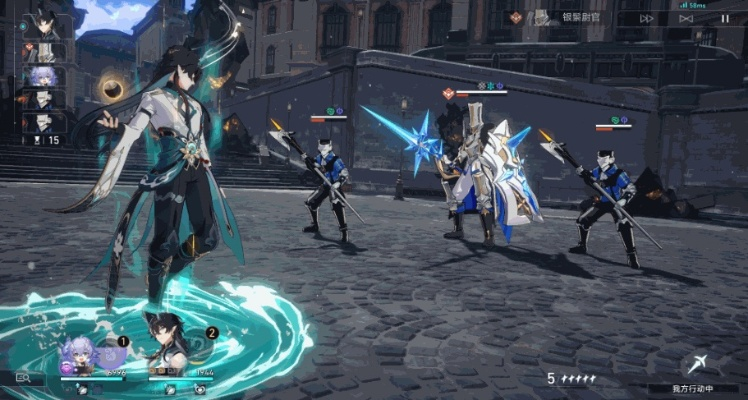Toggle the auto-battle button
Viewport: 748px width, 400px height.
point(686,18)
